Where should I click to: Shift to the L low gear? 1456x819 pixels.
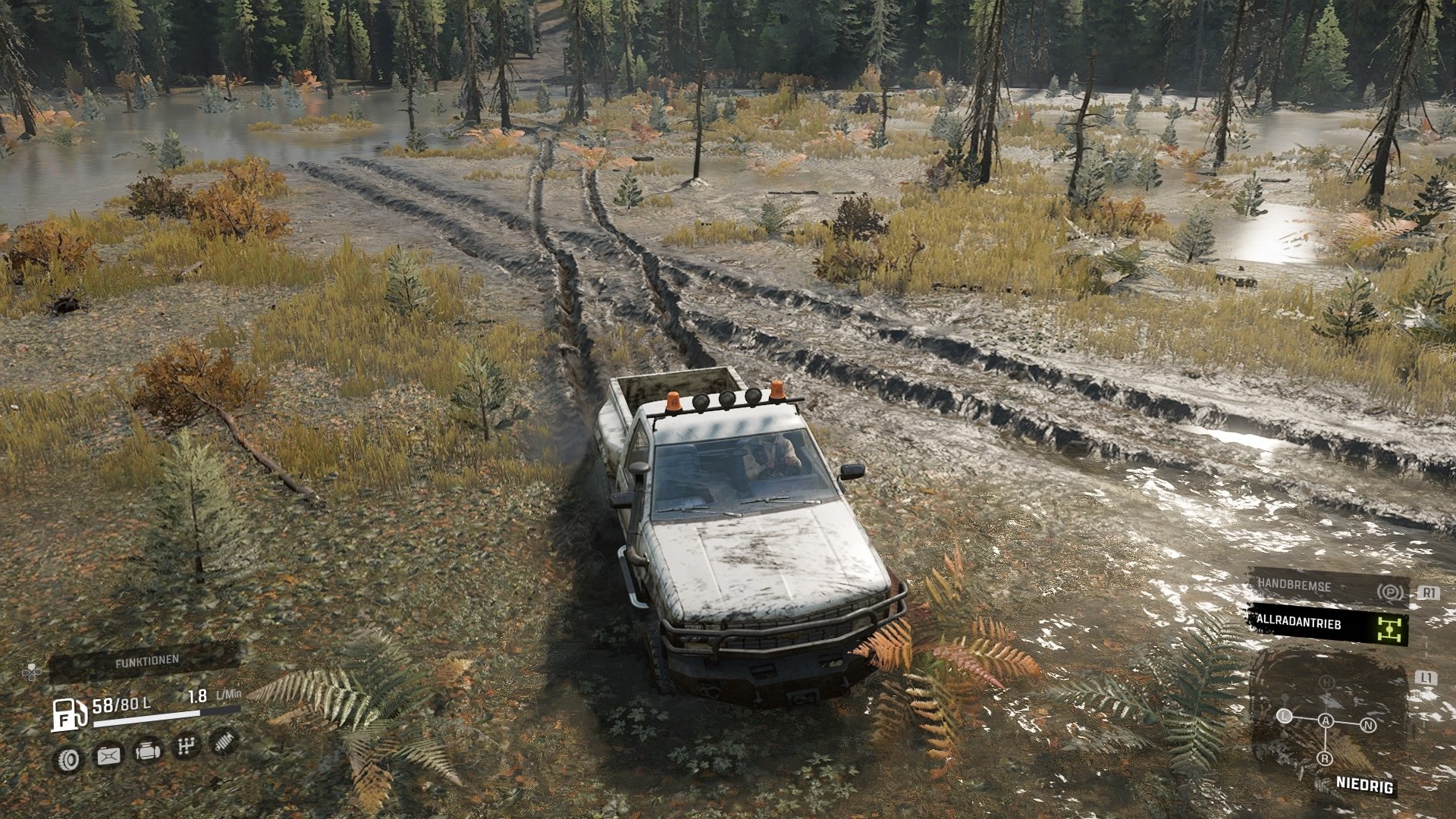coord(1284,715)
